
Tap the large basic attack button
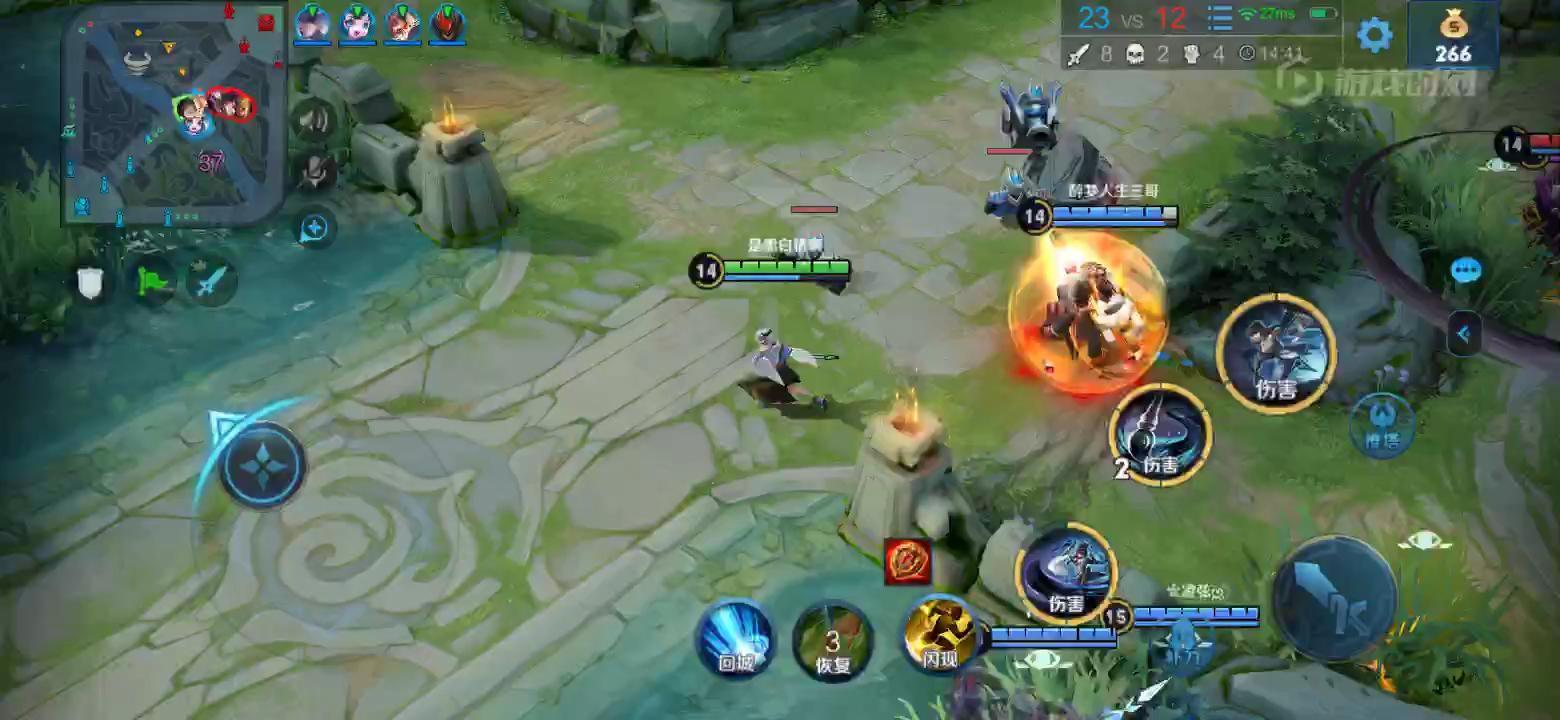click(1334, 599)
